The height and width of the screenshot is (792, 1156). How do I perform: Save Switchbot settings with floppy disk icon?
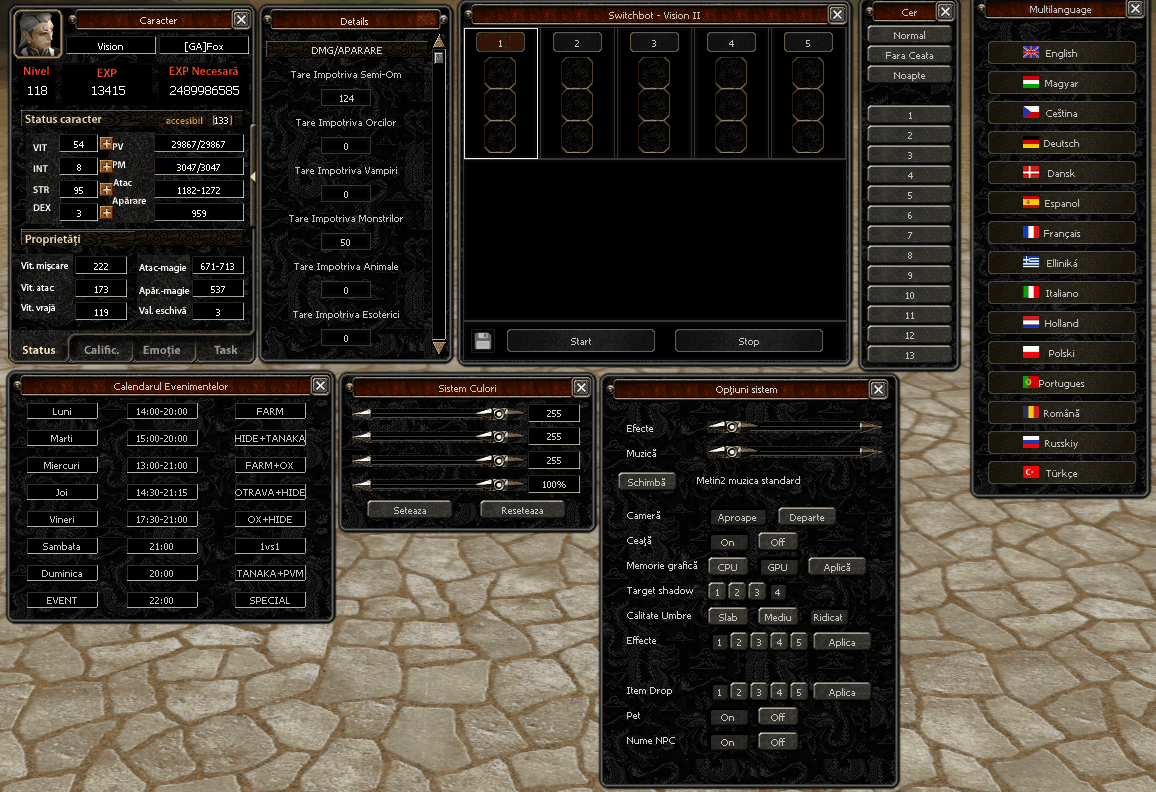pyautogui.click(x=483, y=341)
